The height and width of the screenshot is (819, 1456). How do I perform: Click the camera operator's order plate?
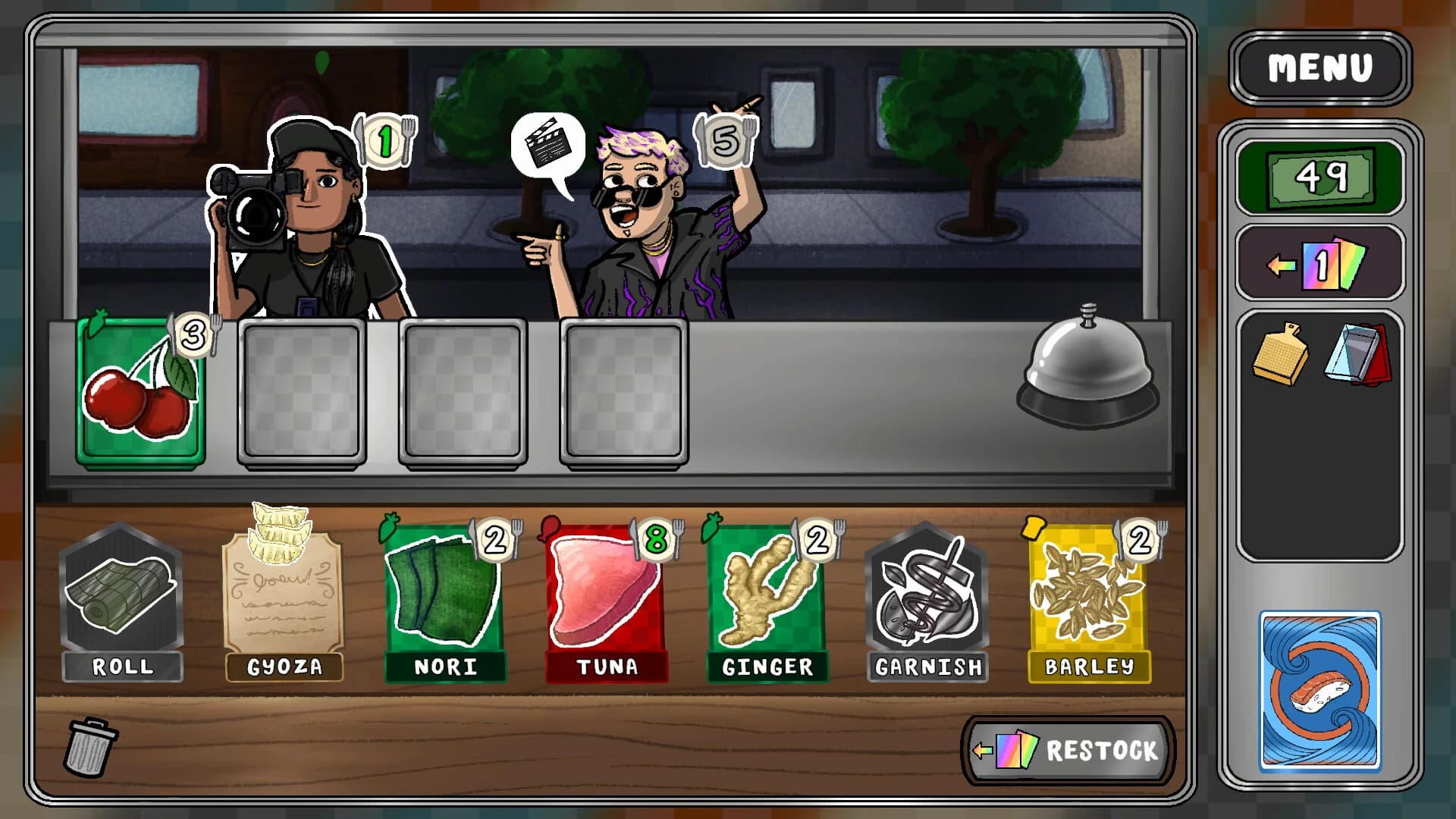[x=384, y=139]
